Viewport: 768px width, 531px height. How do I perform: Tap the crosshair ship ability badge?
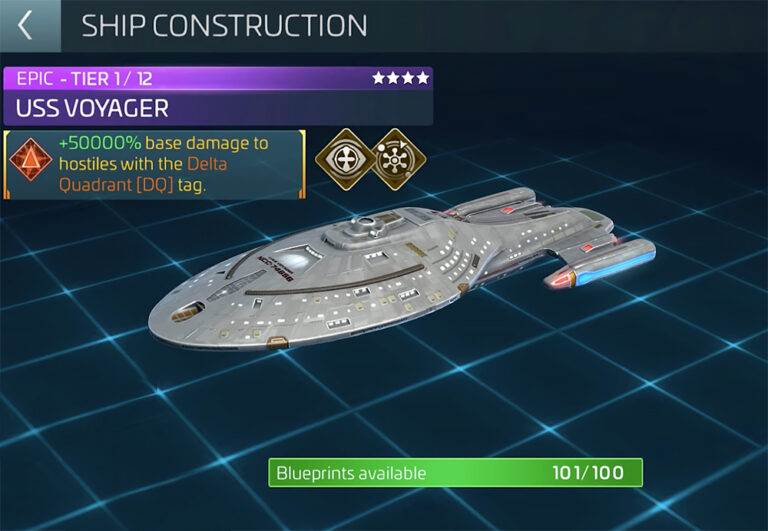coord(341,157)
